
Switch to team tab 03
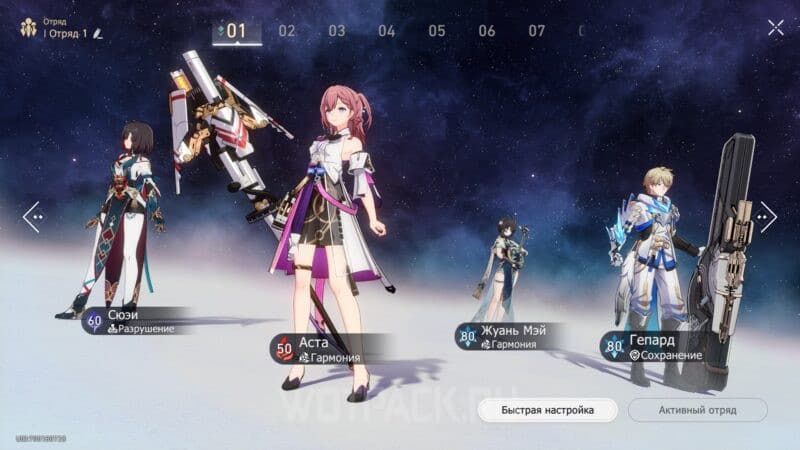pyautogui.click(x=337, y=31)
